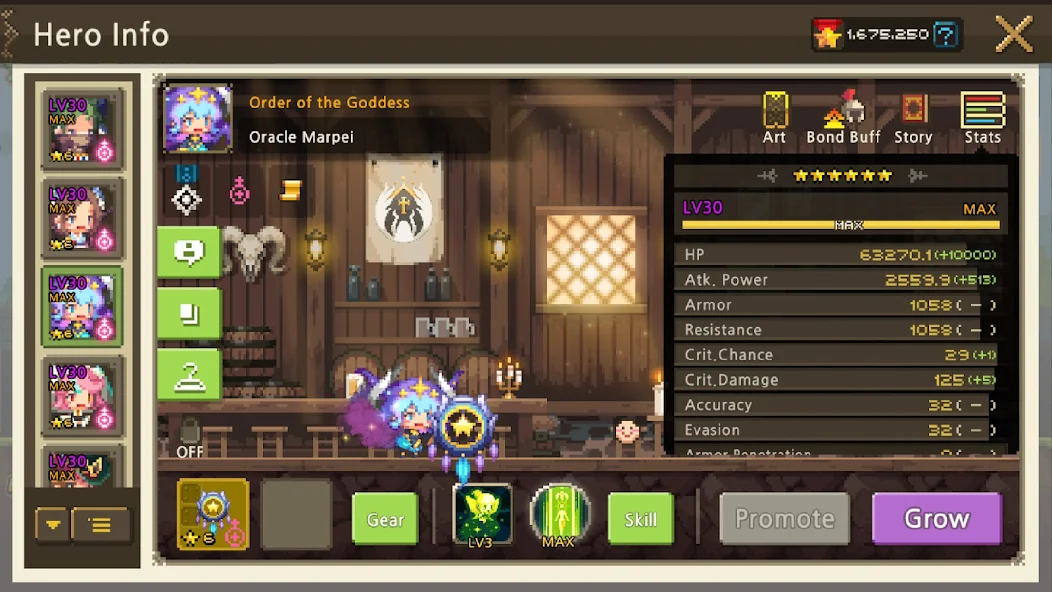Open the Art tab
Screen dimensions: 1052x592
[775, 118]
